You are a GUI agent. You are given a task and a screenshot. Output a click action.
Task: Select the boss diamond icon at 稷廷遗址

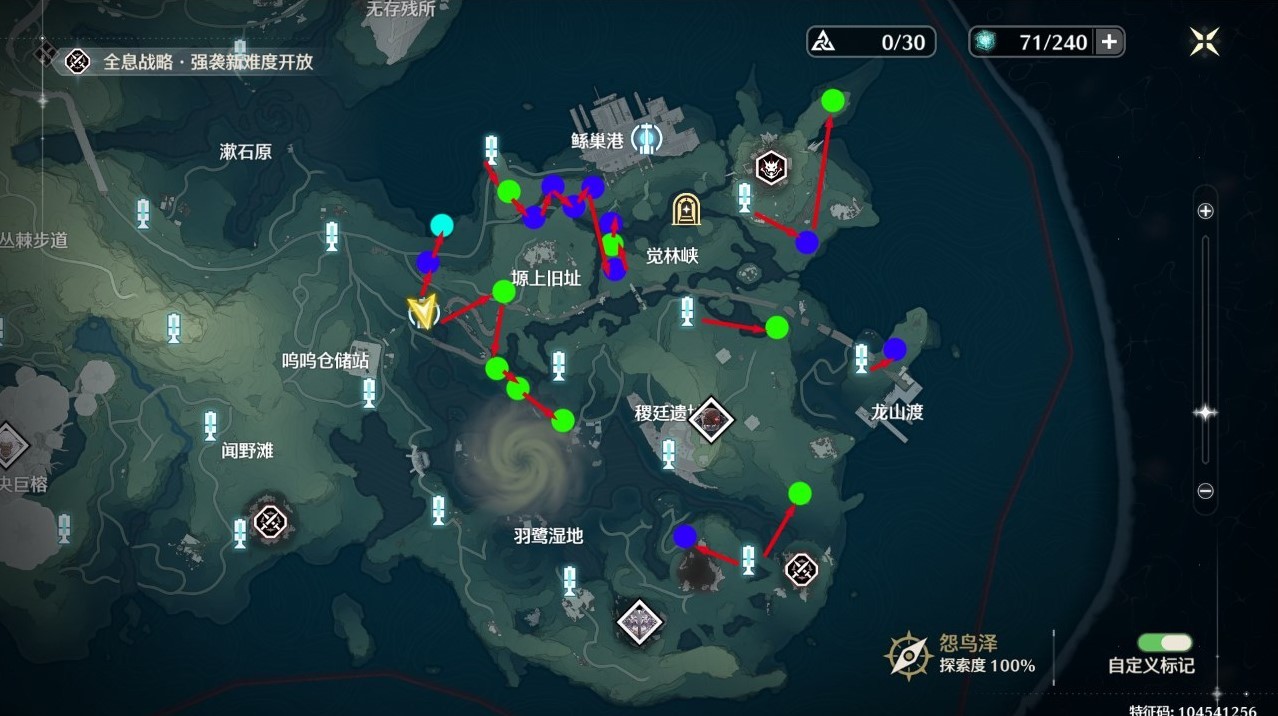[711, 418]
